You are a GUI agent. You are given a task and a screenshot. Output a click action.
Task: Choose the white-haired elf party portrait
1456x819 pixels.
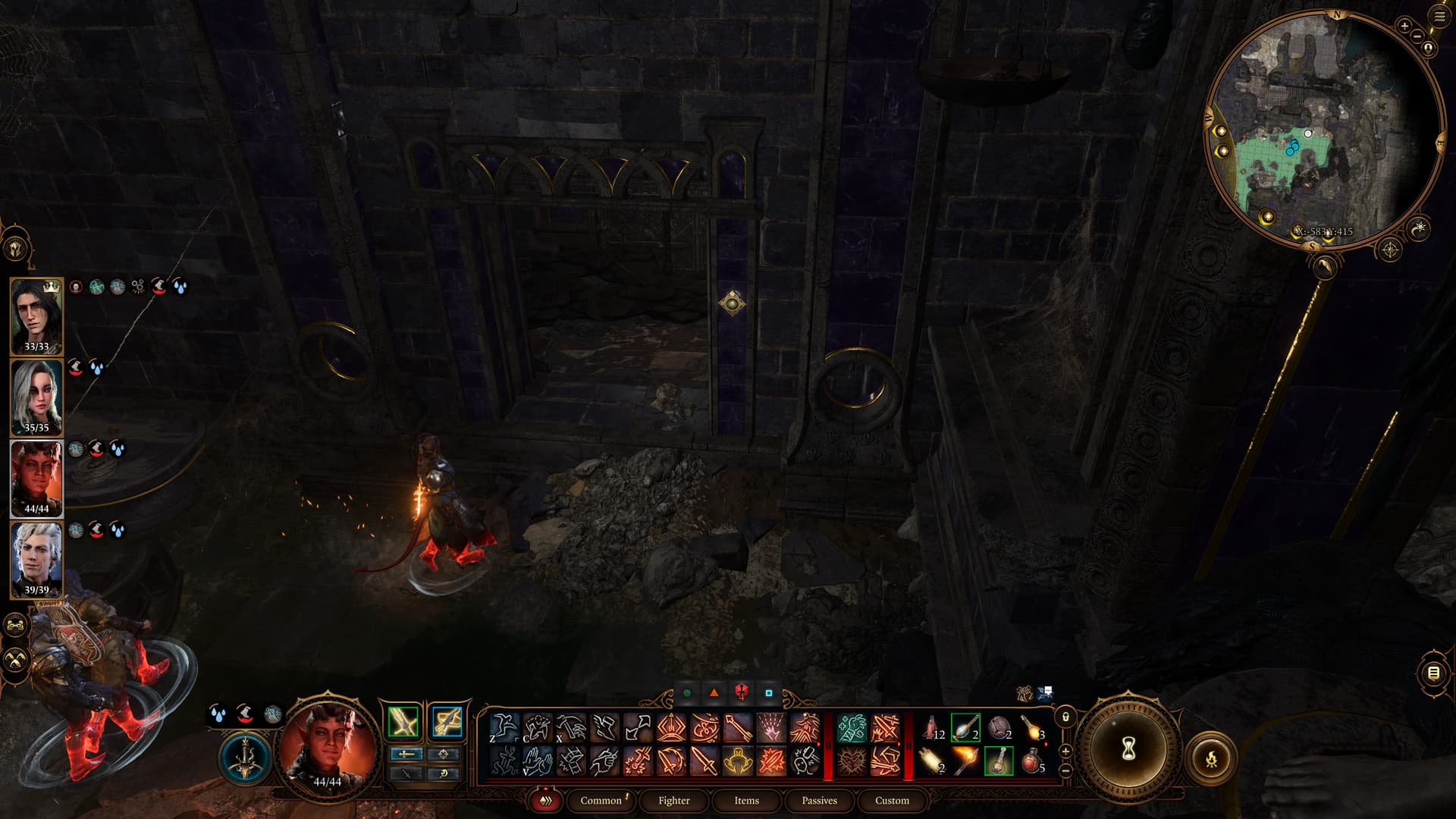[36, 560]
